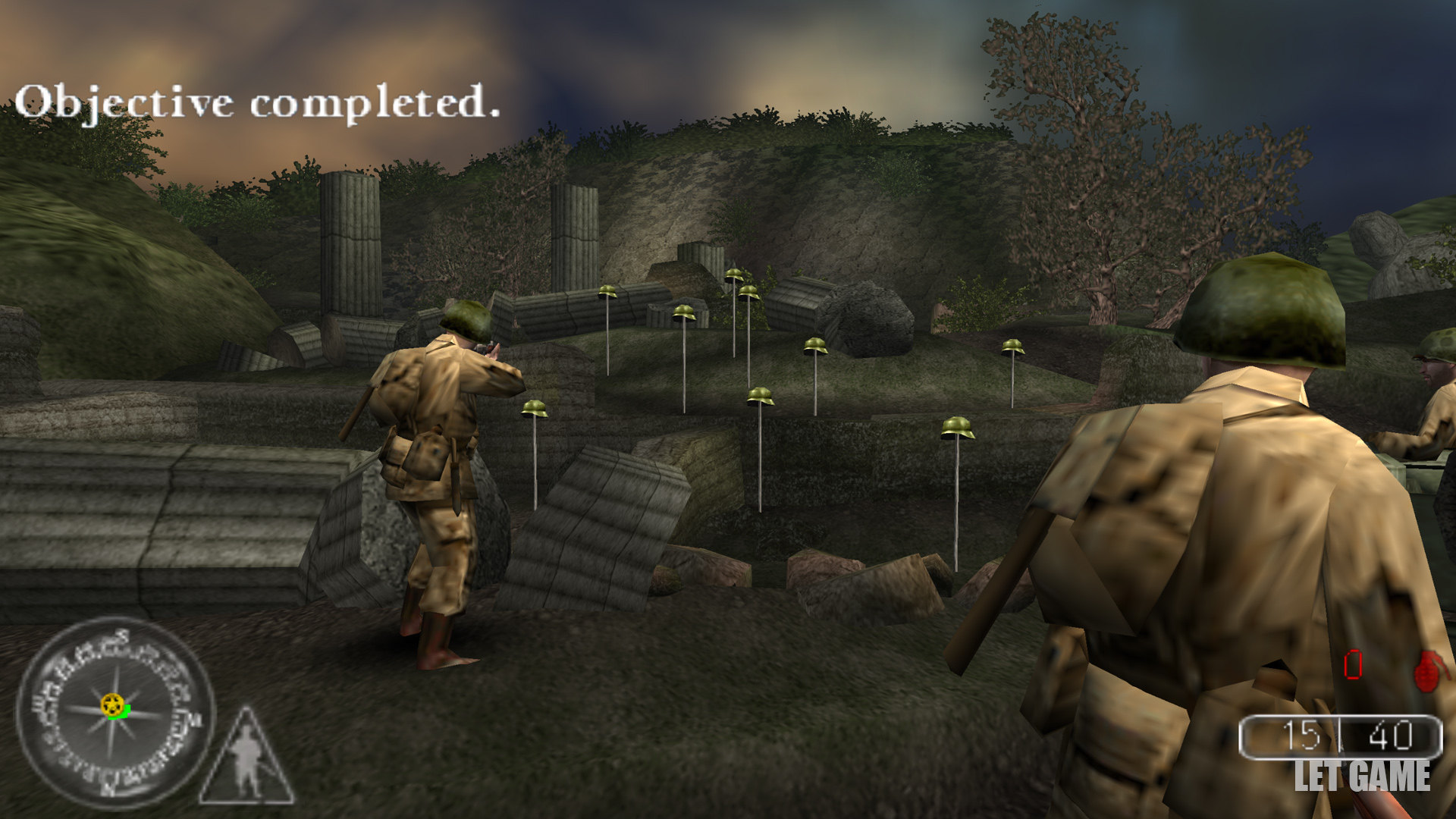The width and height of the screenshot is (1456, 819).
Task: Click the red grenade icon
Action: tap(1430, 670)
